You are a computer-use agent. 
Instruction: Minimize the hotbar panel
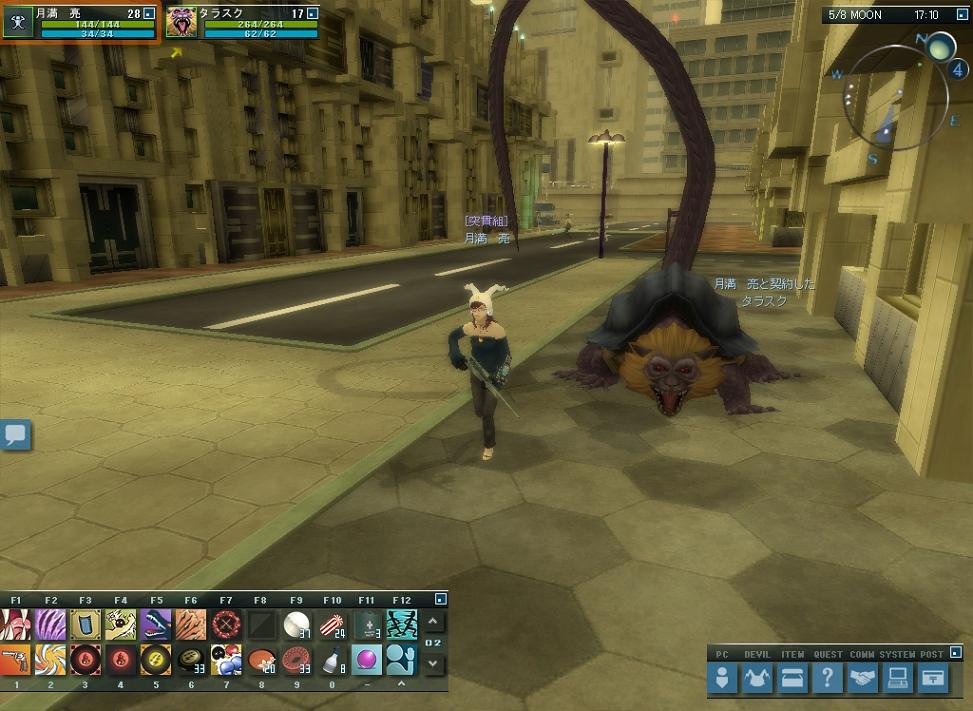pos(440,599)
